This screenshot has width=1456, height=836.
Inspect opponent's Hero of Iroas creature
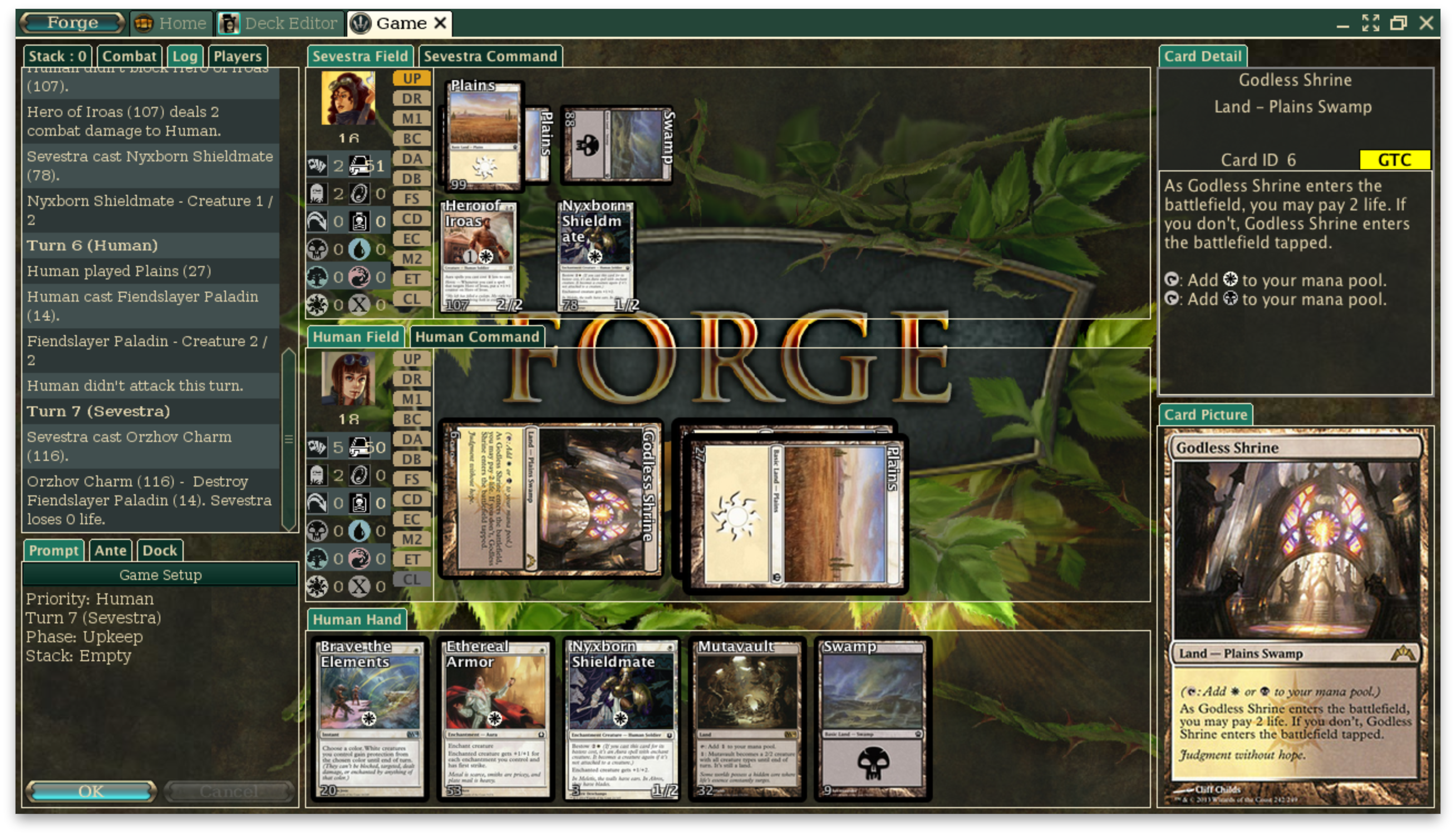480,255
